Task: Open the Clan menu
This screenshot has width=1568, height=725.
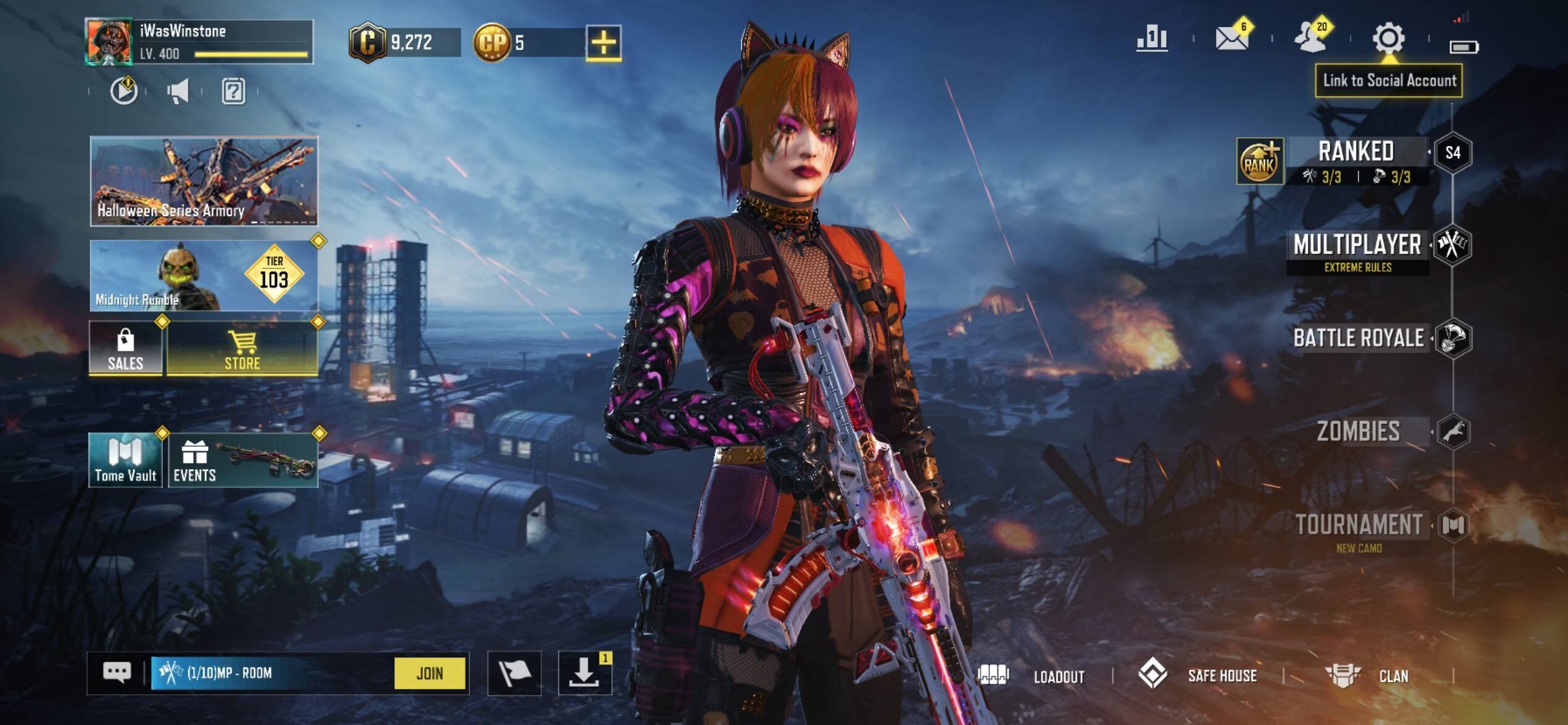Action: (x=1369, y=675)
